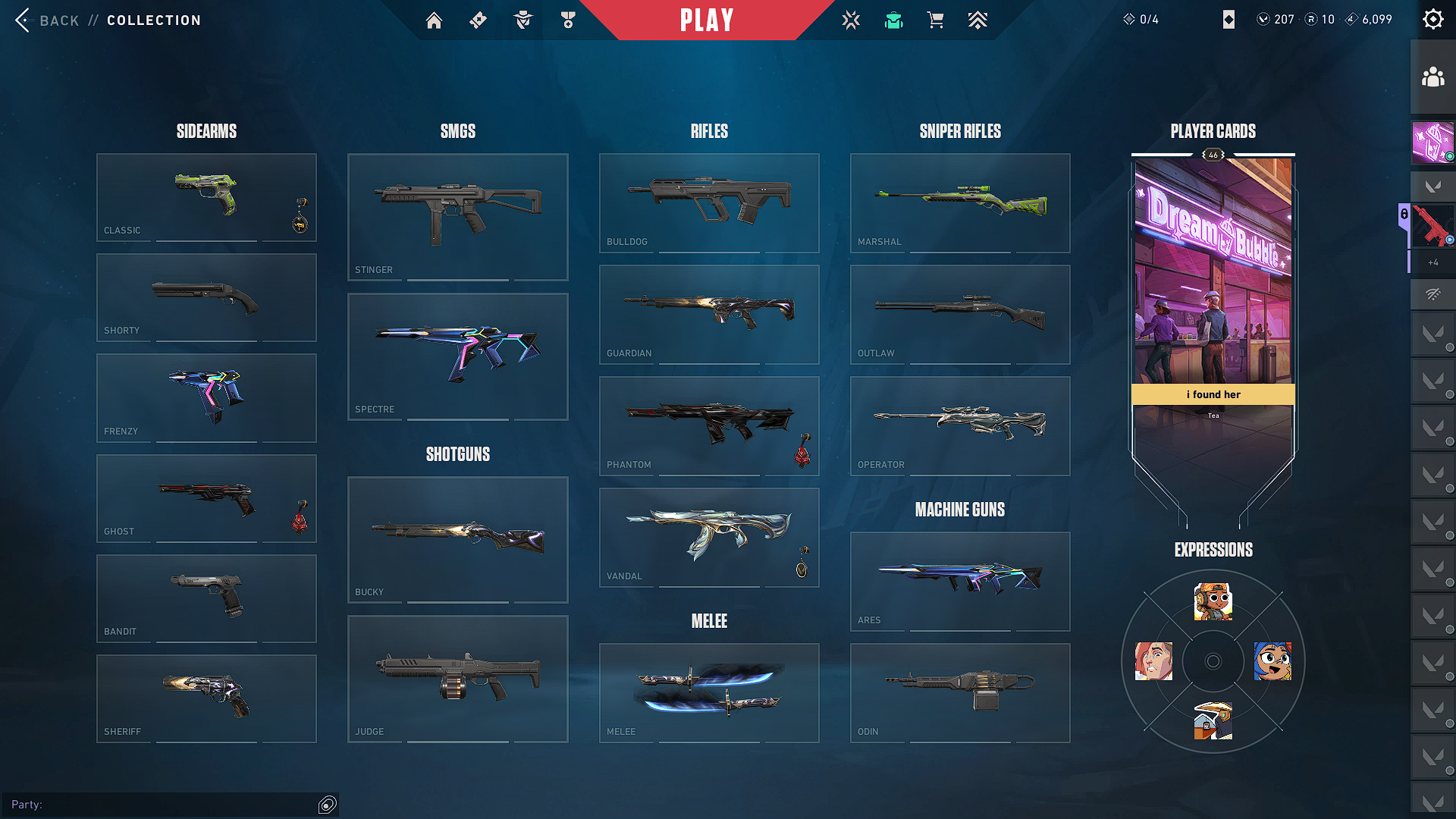Select the Bucky shotgun slot

point(457,539)
